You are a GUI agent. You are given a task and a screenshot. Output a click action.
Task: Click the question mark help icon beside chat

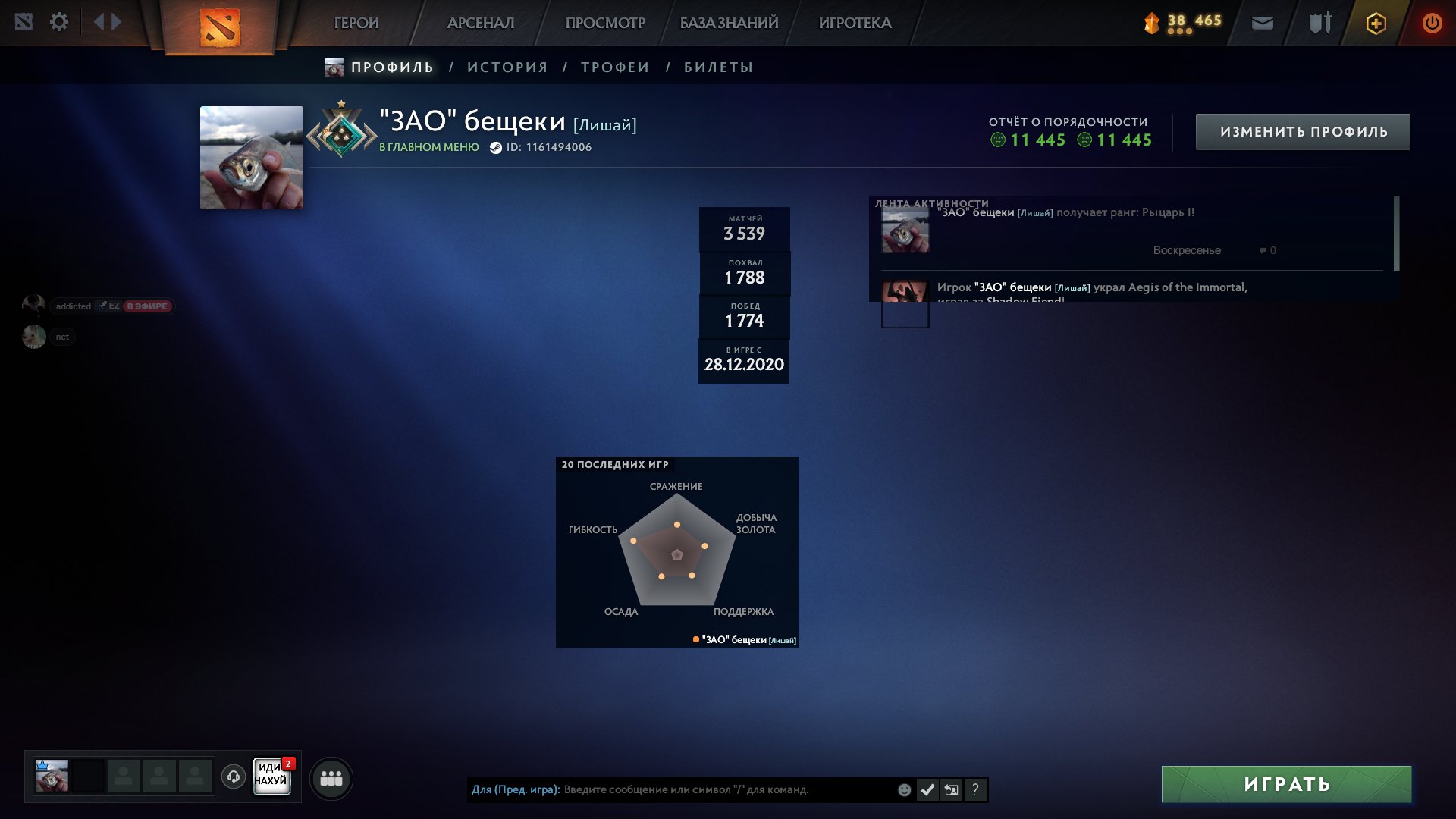(975, 790)
